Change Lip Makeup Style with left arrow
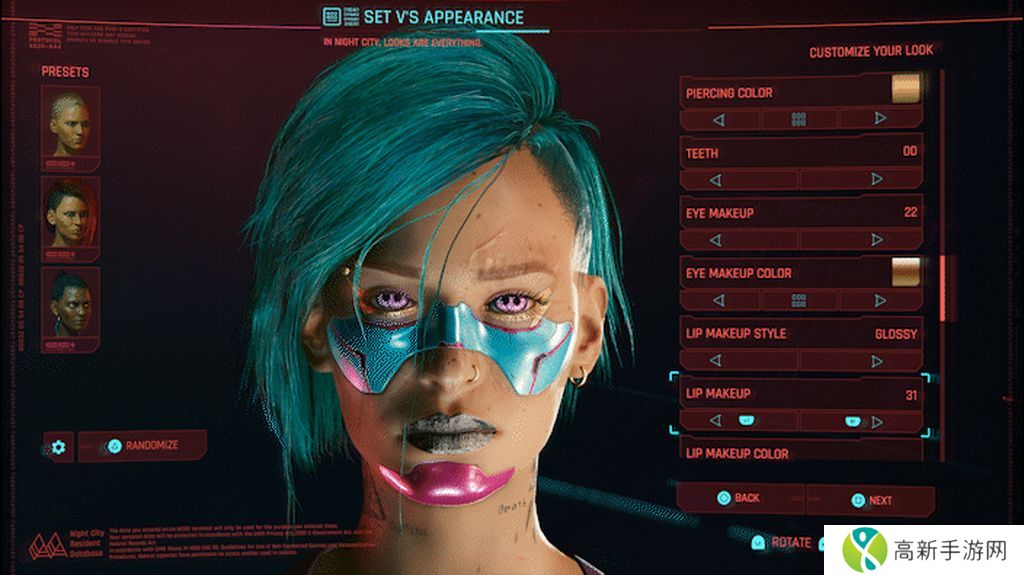 [x=715, y=361]
